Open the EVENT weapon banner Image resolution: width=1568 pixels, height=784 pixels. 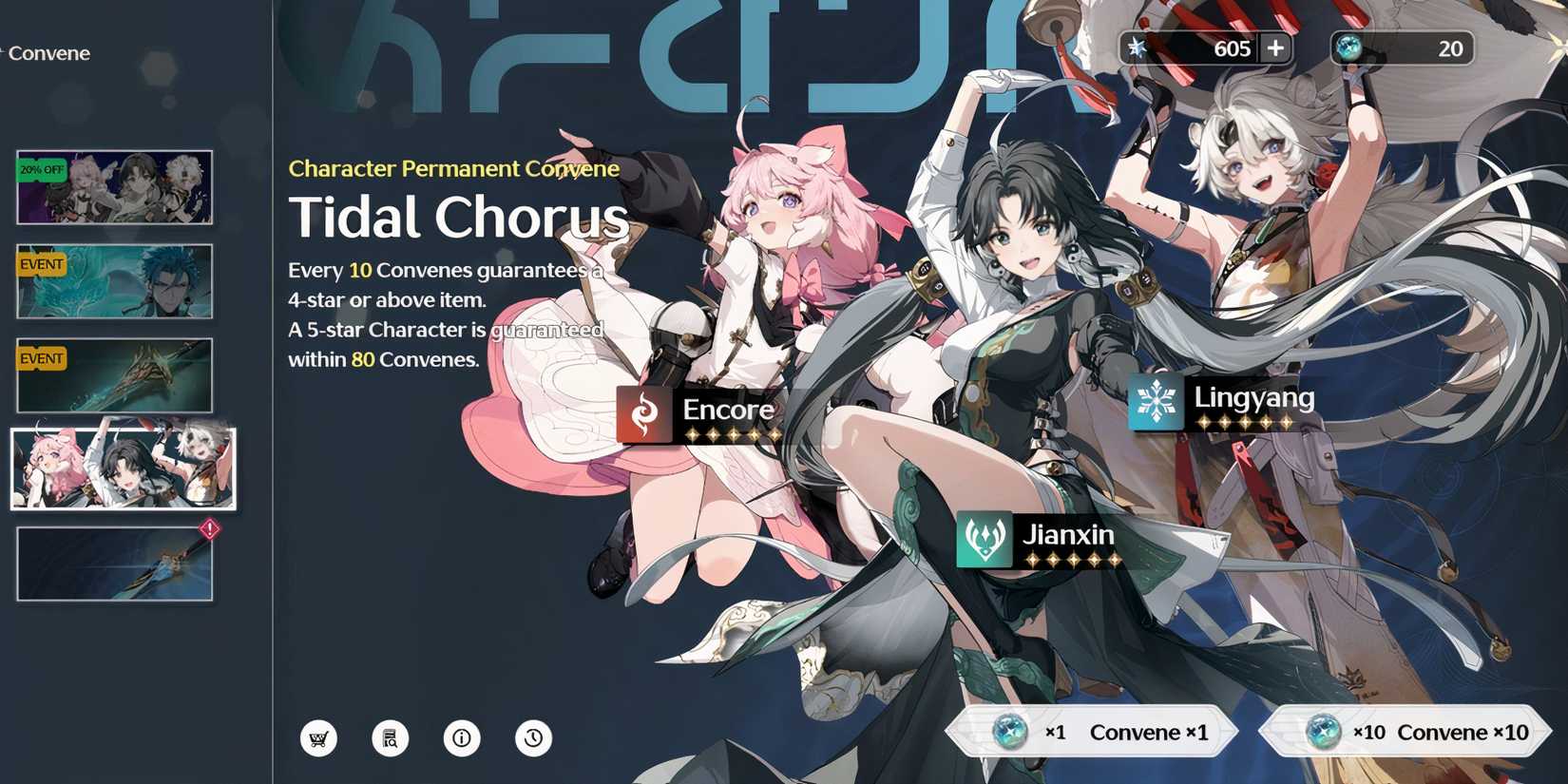tap(114, 373)
